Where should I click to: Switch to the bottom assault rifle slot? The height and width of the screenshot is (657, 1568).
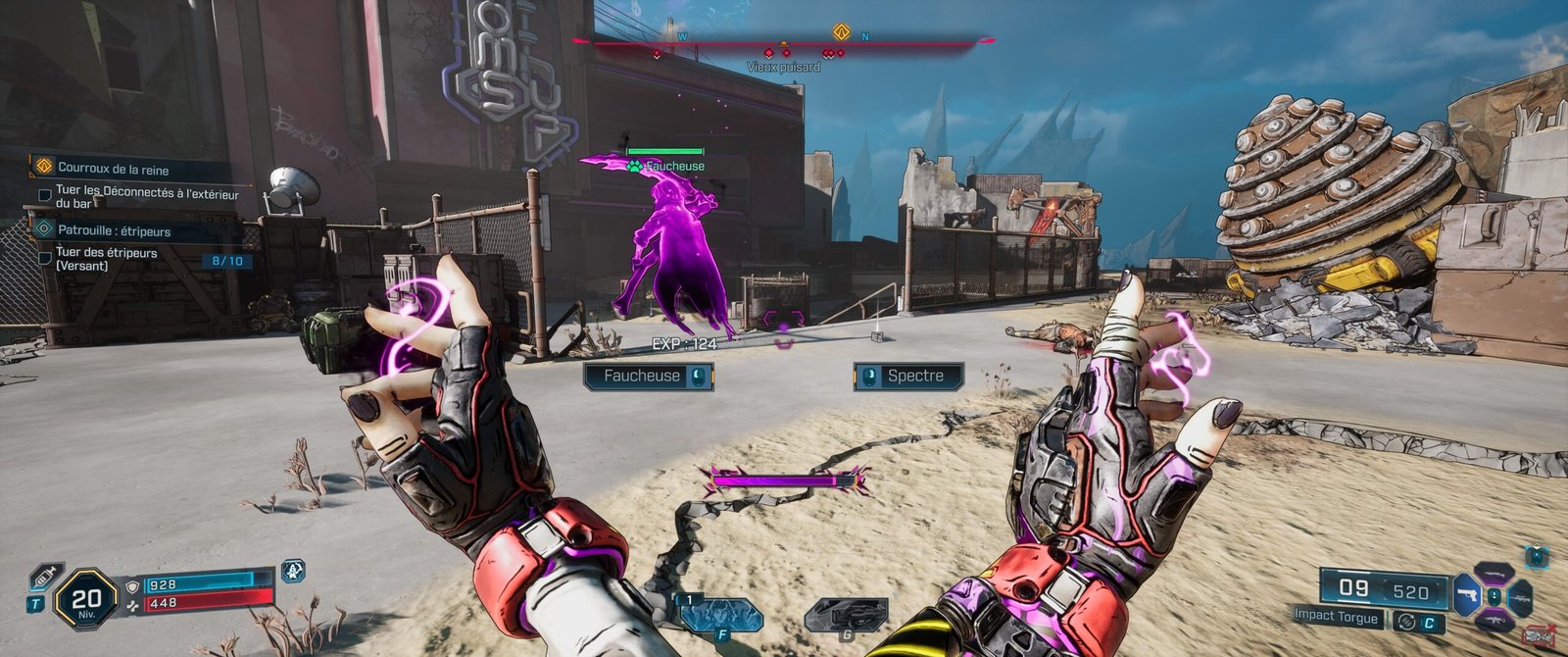(x=1494, y=620)
